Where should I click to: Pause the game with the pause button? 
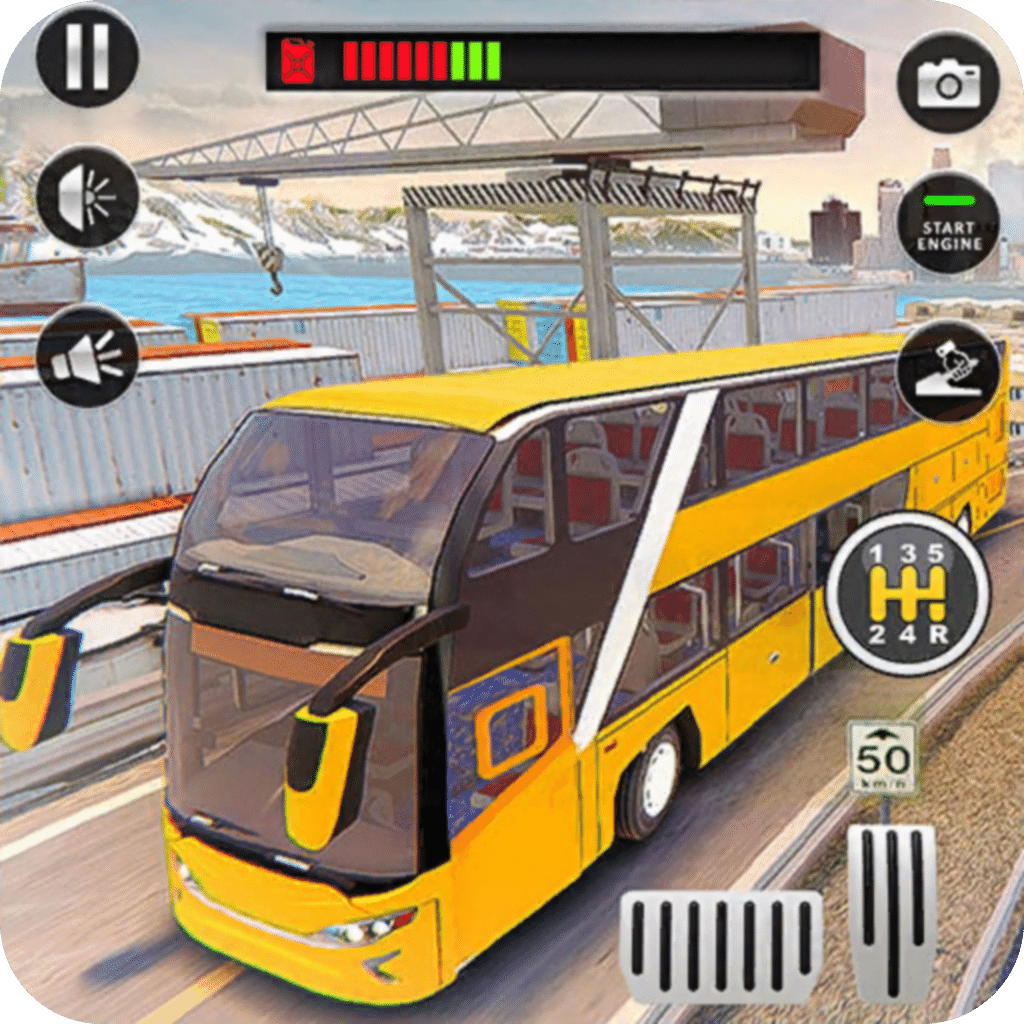click(87, 56)
